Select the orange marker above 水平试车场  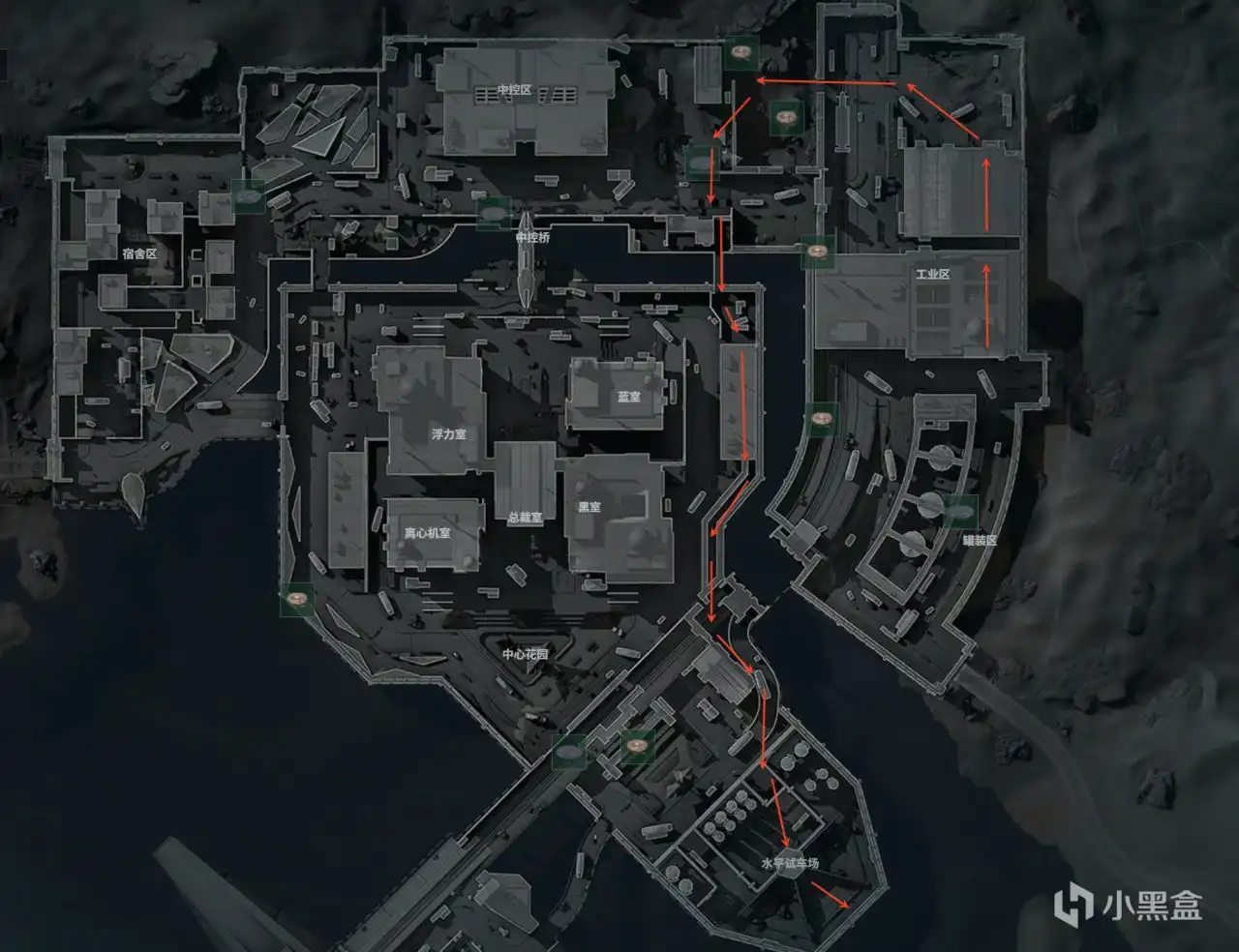636,747
